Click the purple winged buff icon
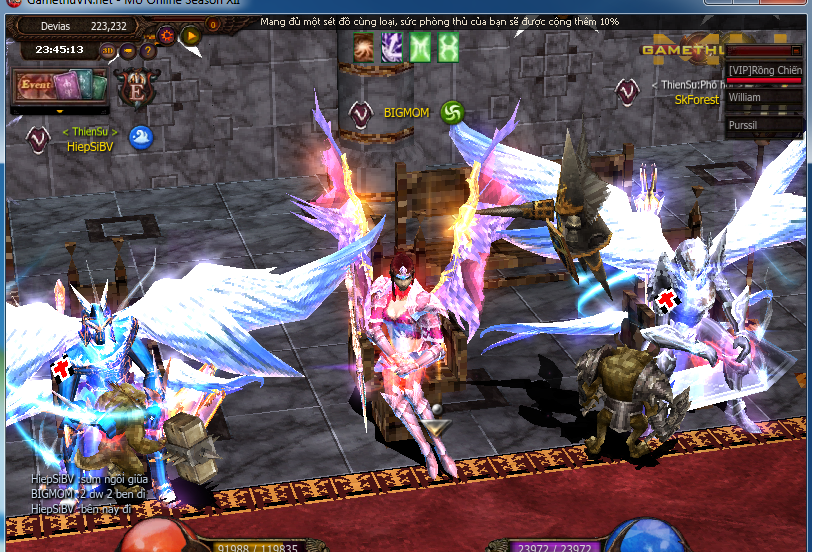Image resolution: width=813 pixels, height=552 pixels. coord(392,46)
